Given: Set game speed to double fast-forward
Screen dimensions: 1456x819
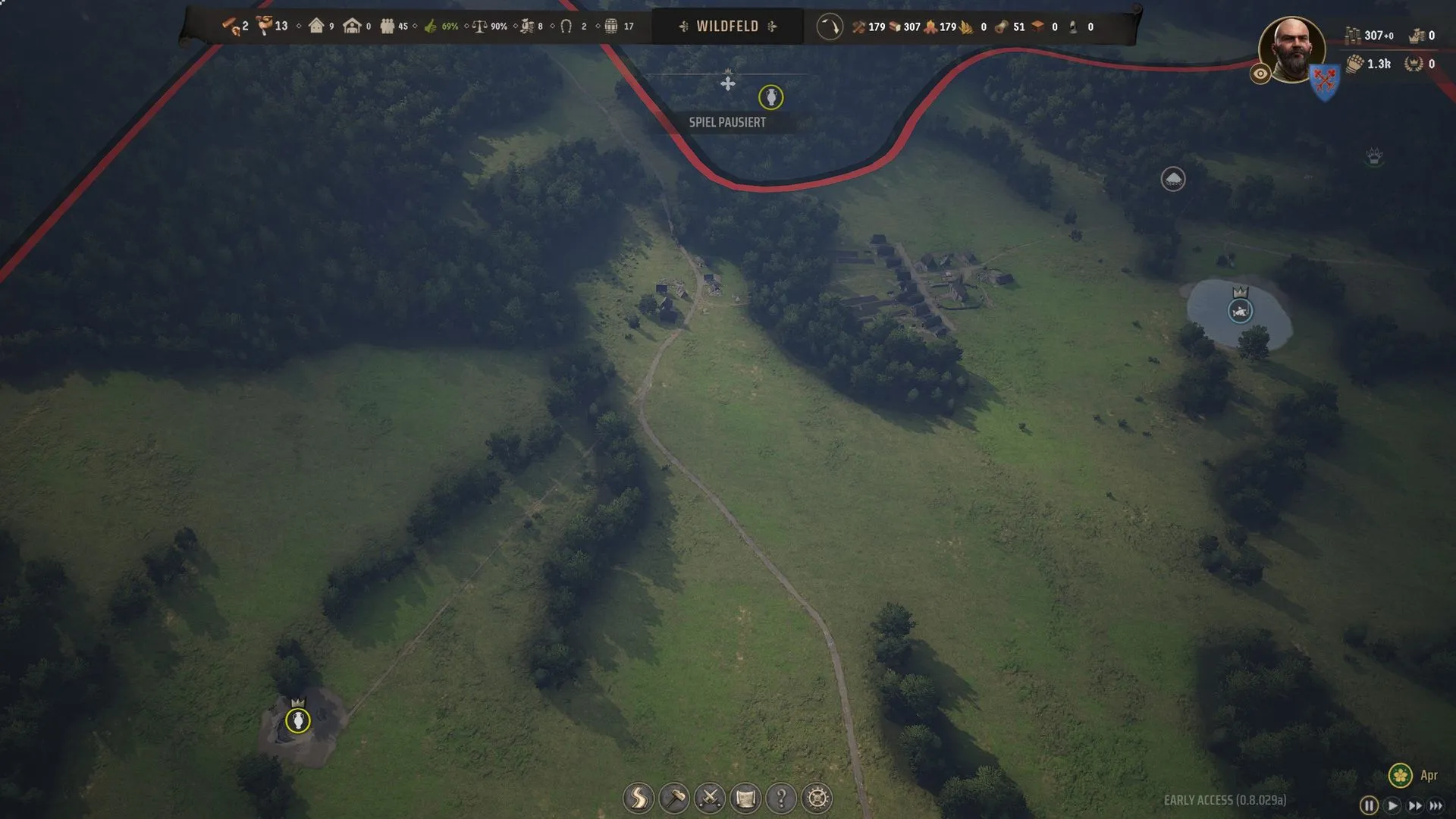Looking at the screenshot, I should coord(1414,805).
